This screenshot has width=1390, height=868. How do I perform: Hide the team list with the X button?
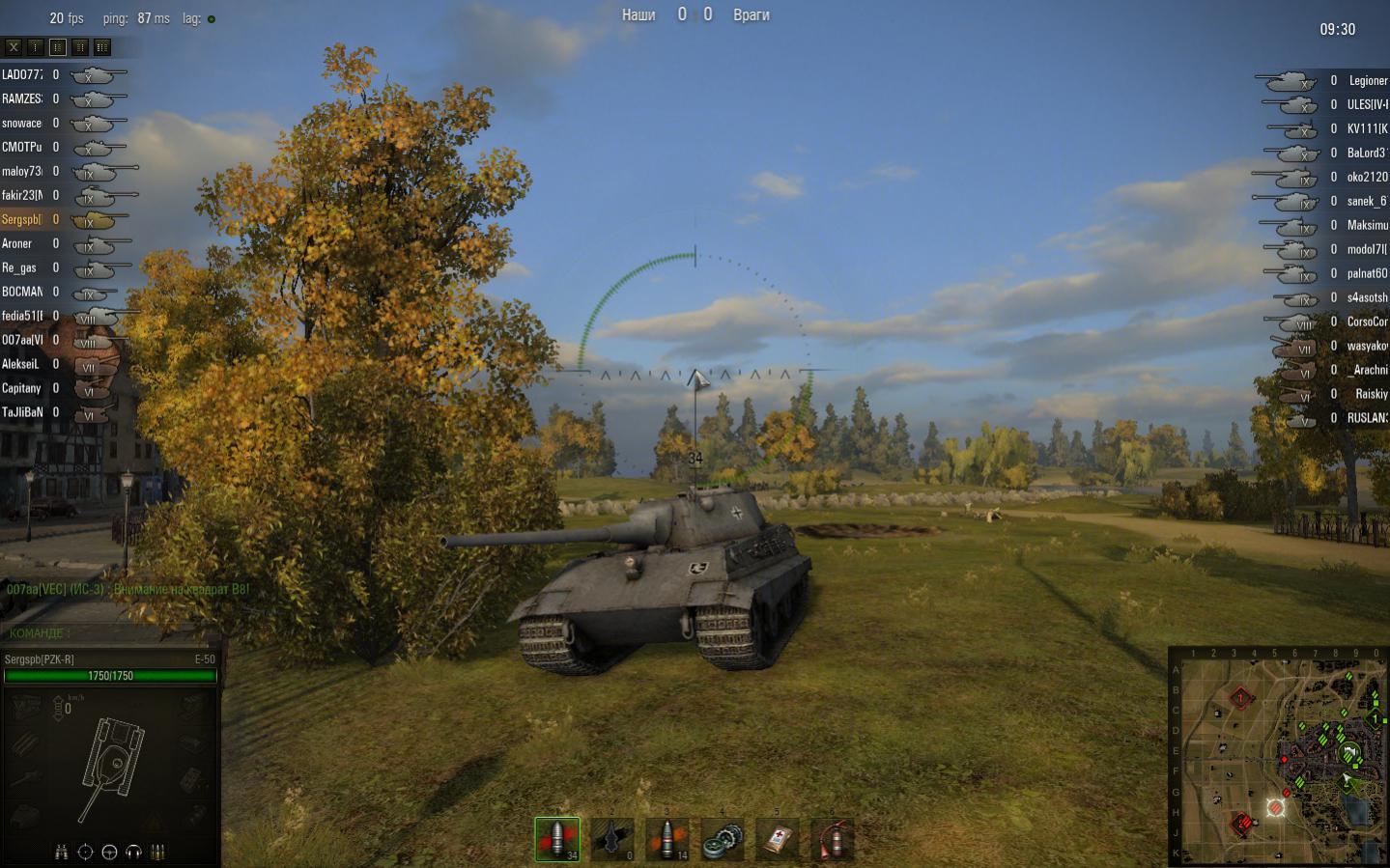coord(14,46)
